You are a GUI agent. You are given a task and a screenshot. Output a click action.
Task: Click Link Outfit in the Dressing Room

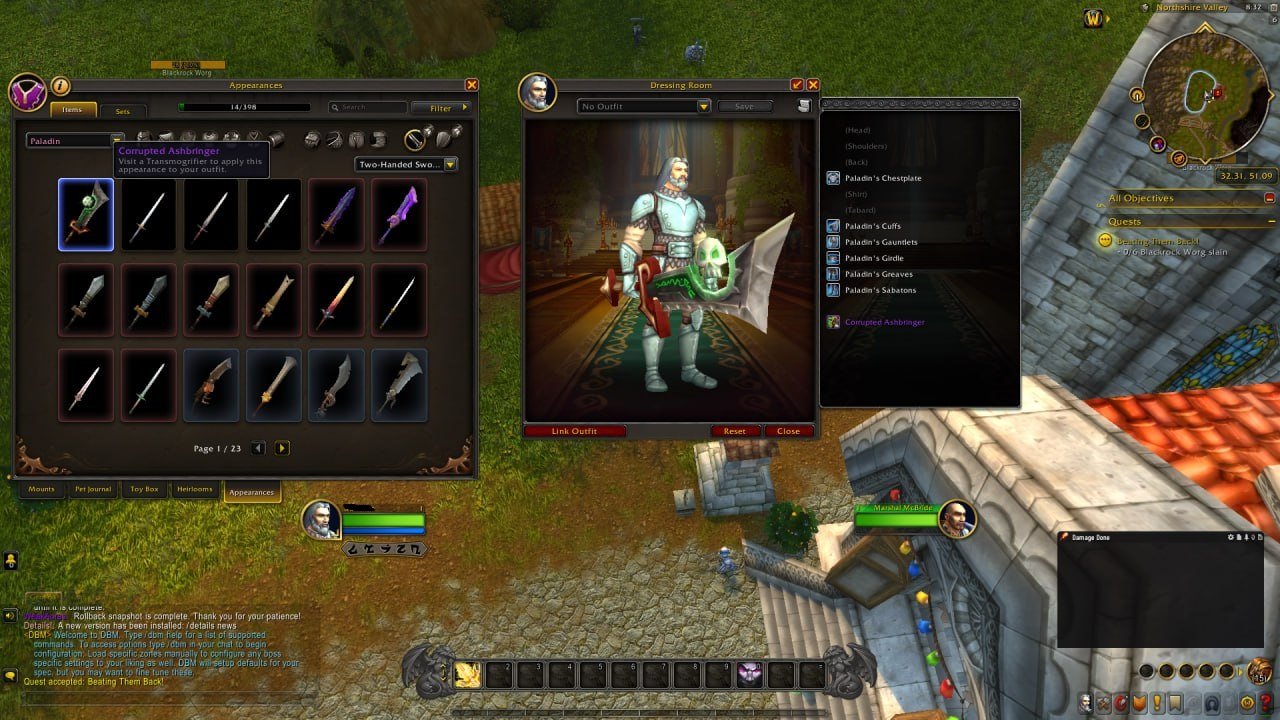[574, 431]
